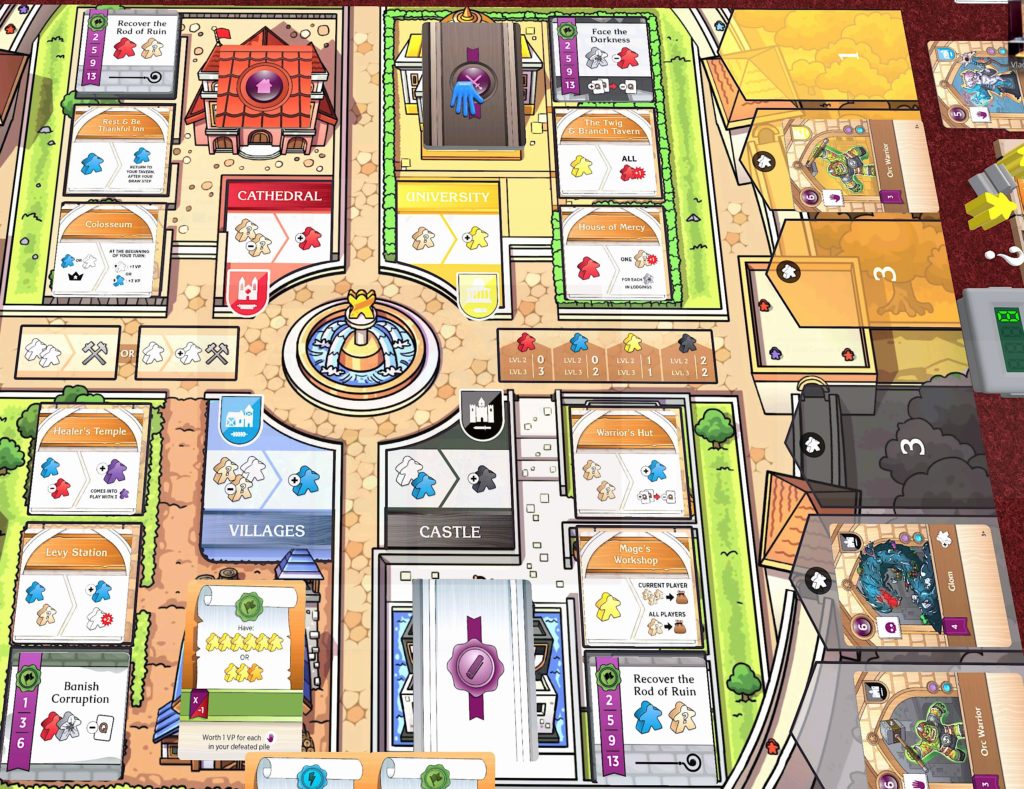1024x789 pixels.
Task: Select the Colosseum building tile
Action: [x=109, y=250]
